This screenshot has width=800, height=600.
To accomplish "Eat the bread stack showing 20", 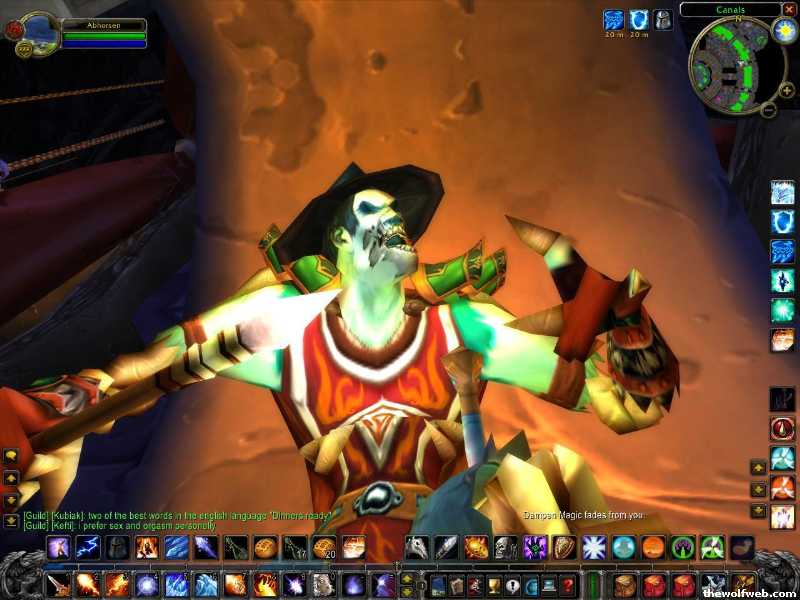I will 323,547.
